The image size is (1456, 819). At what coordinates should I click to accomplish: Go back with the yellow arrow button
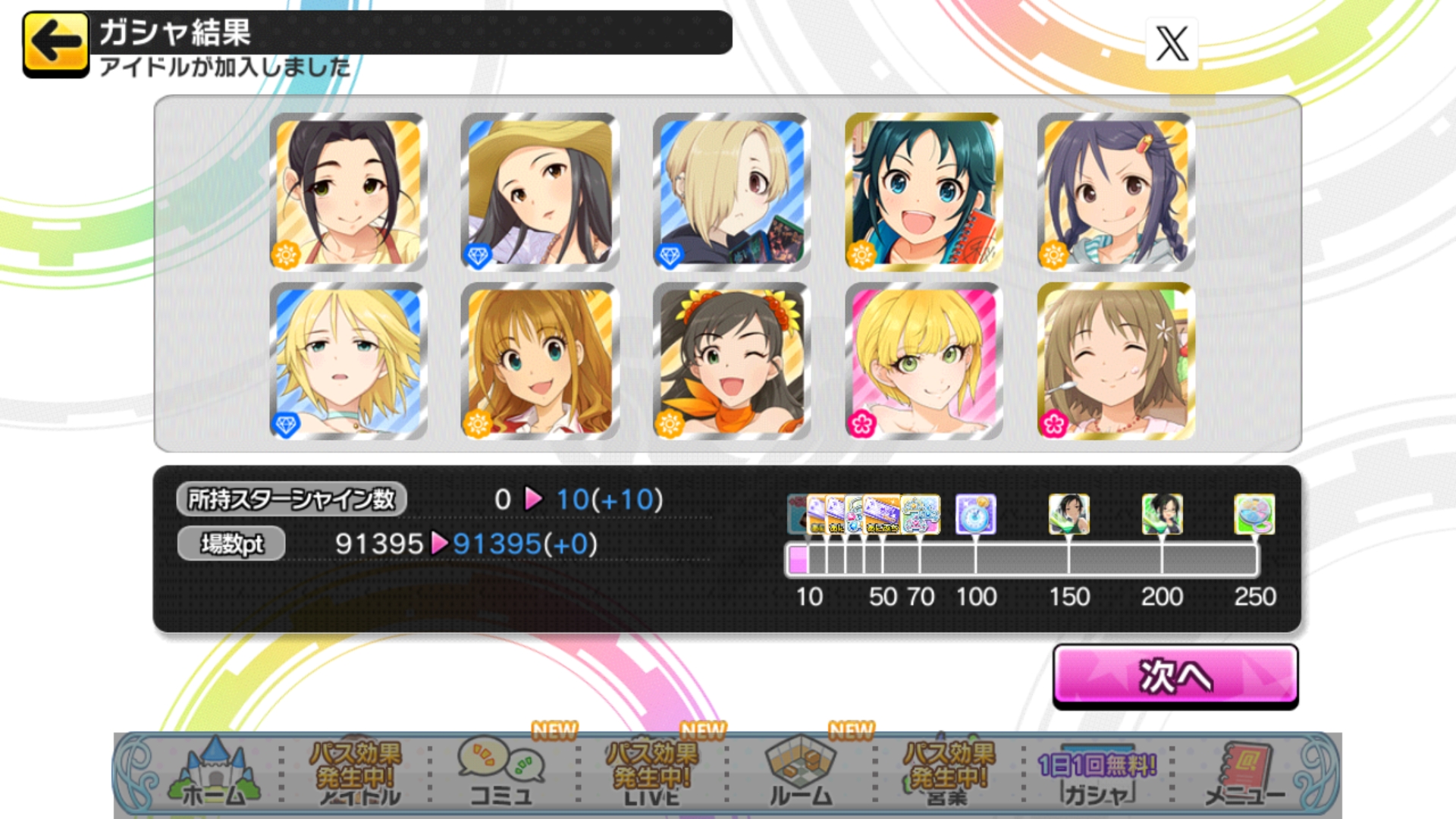(55, 43)
